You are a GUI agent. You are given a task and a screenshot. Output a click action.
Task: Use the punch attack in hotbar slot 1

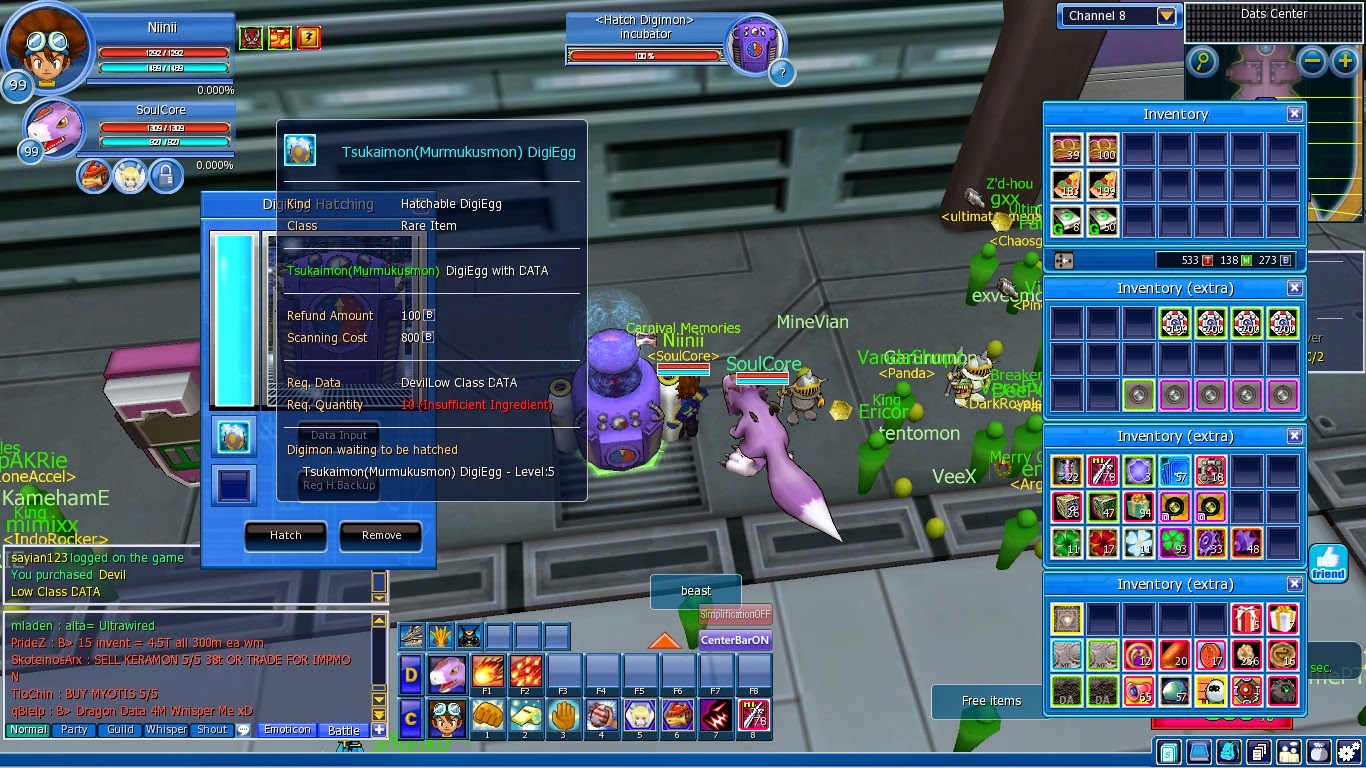[487, 716]
